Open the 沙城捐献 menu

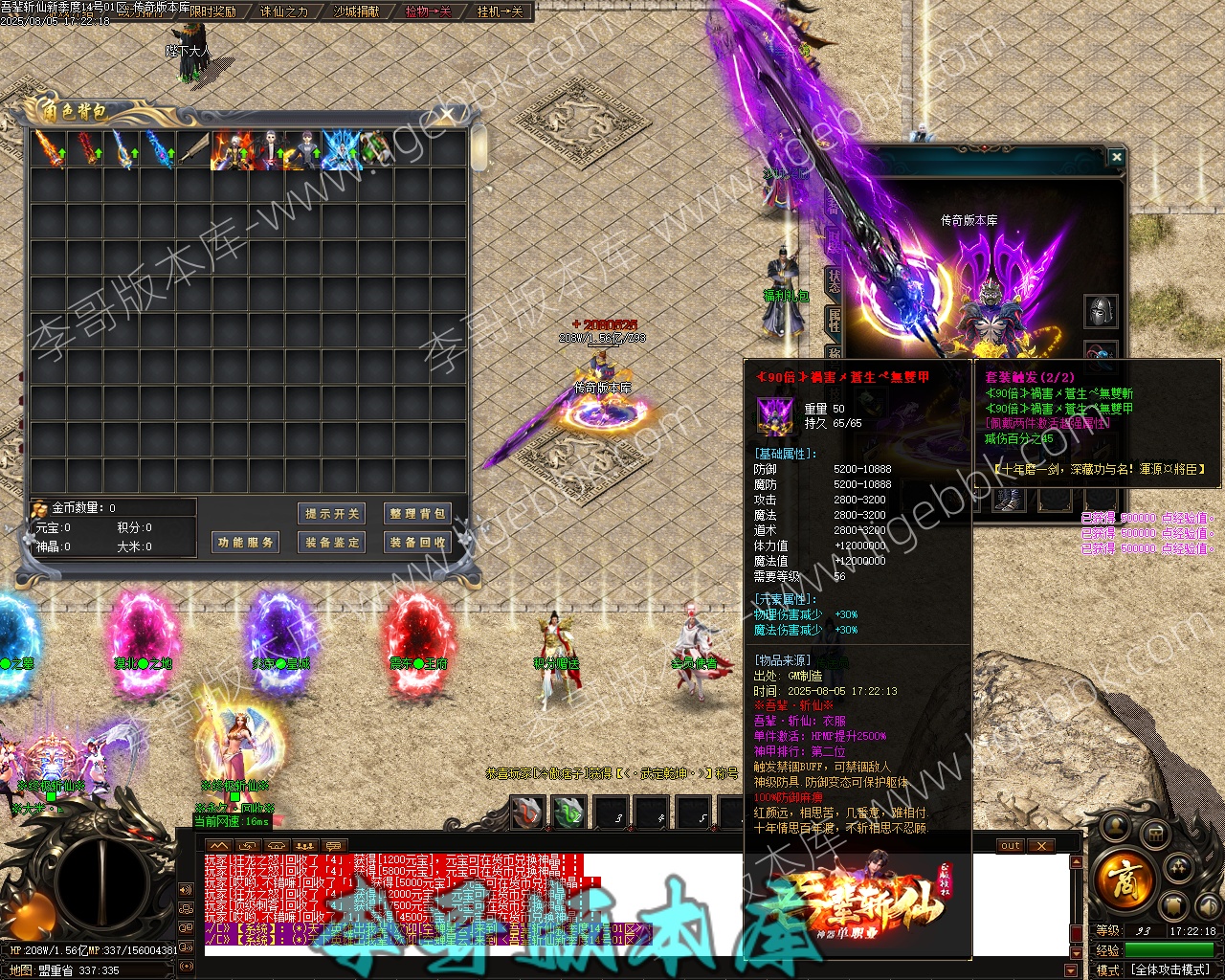point(356,11)
